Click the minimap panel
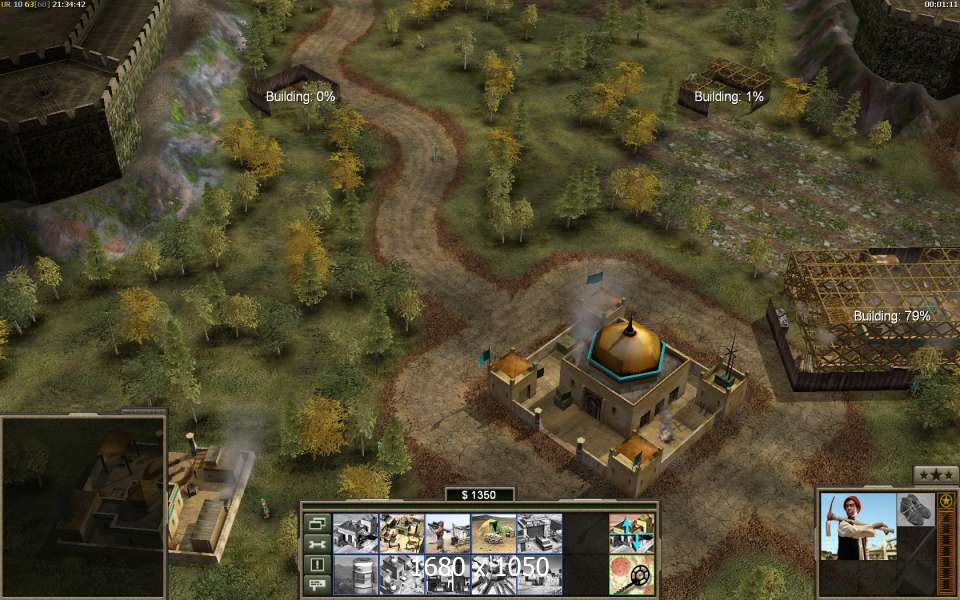 click(x=83, y=506)
